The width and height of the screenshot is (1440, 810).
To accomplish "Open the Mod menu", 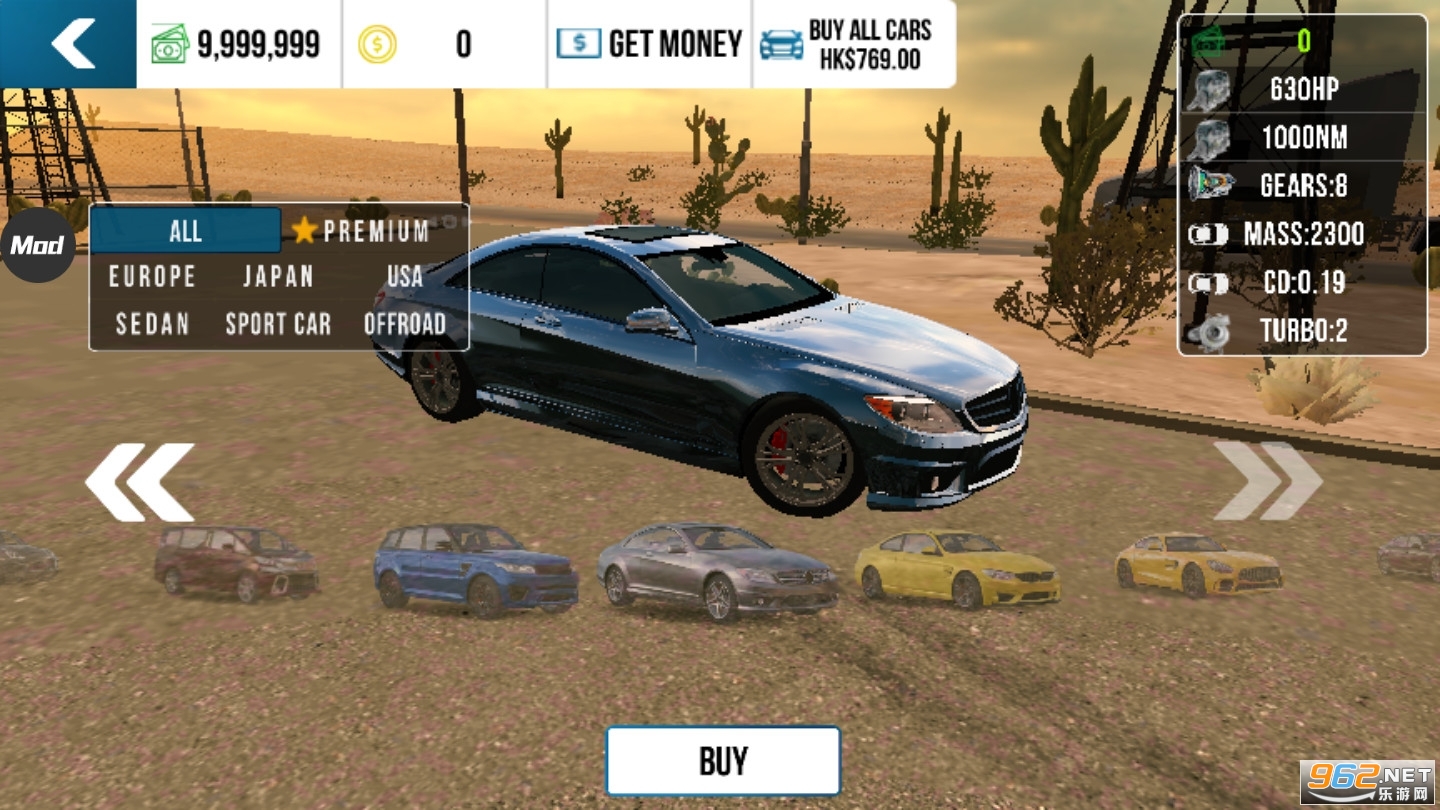I will tap(37, 244).
